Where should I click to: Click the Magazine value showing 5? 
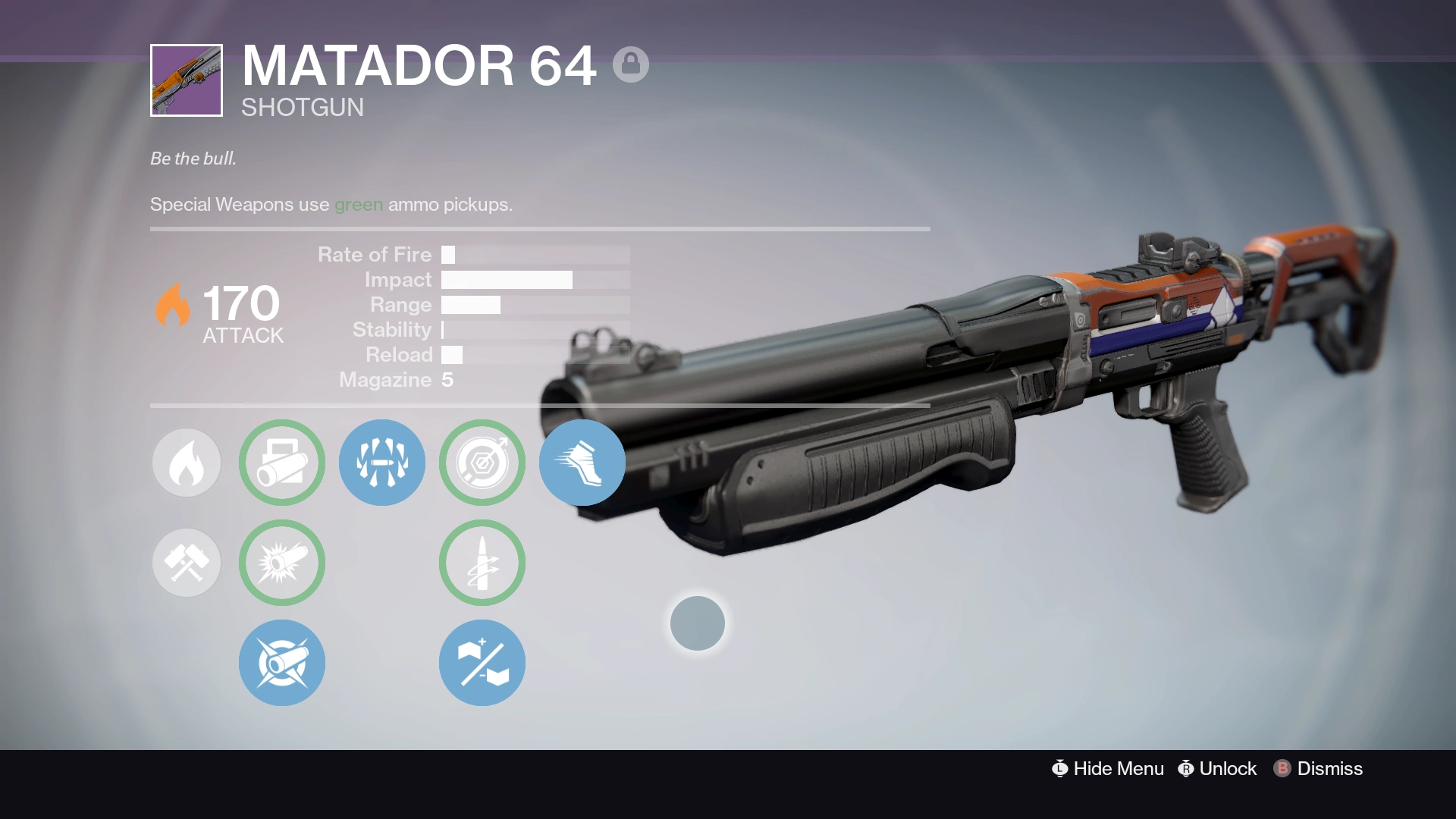point(449,379)
